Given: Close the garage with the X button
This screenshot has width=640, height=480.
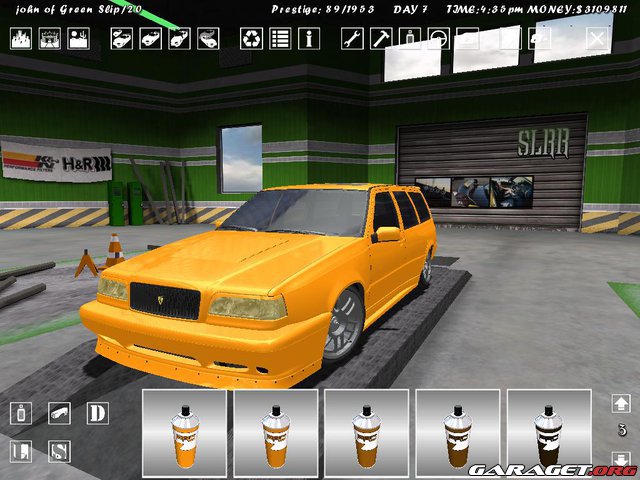Looking at the screenshot, I should [596, 39].
